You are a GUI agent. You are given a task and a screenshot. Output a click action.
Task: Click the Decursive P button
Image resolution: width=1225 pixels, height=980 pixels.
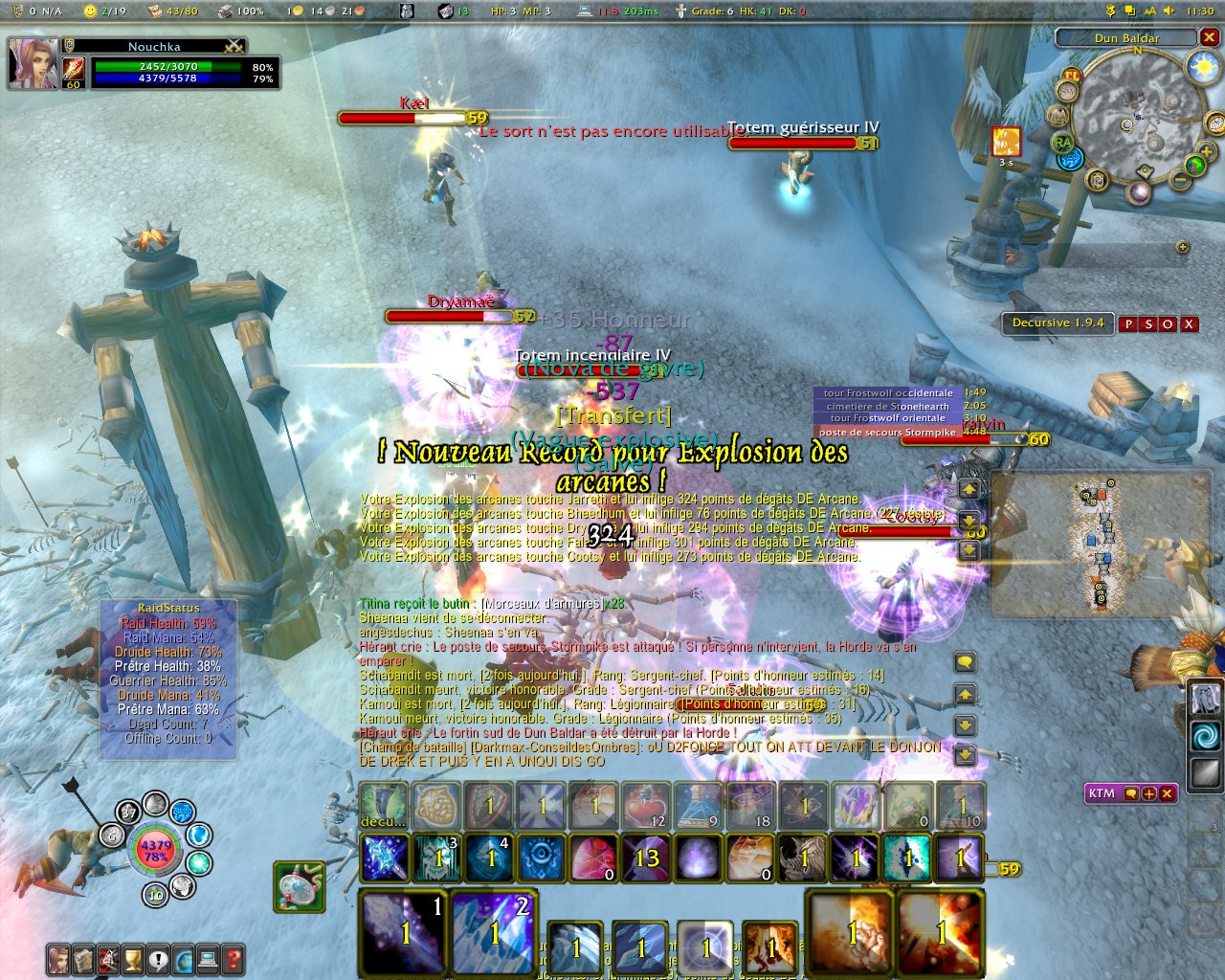[x=1128, y=323]
